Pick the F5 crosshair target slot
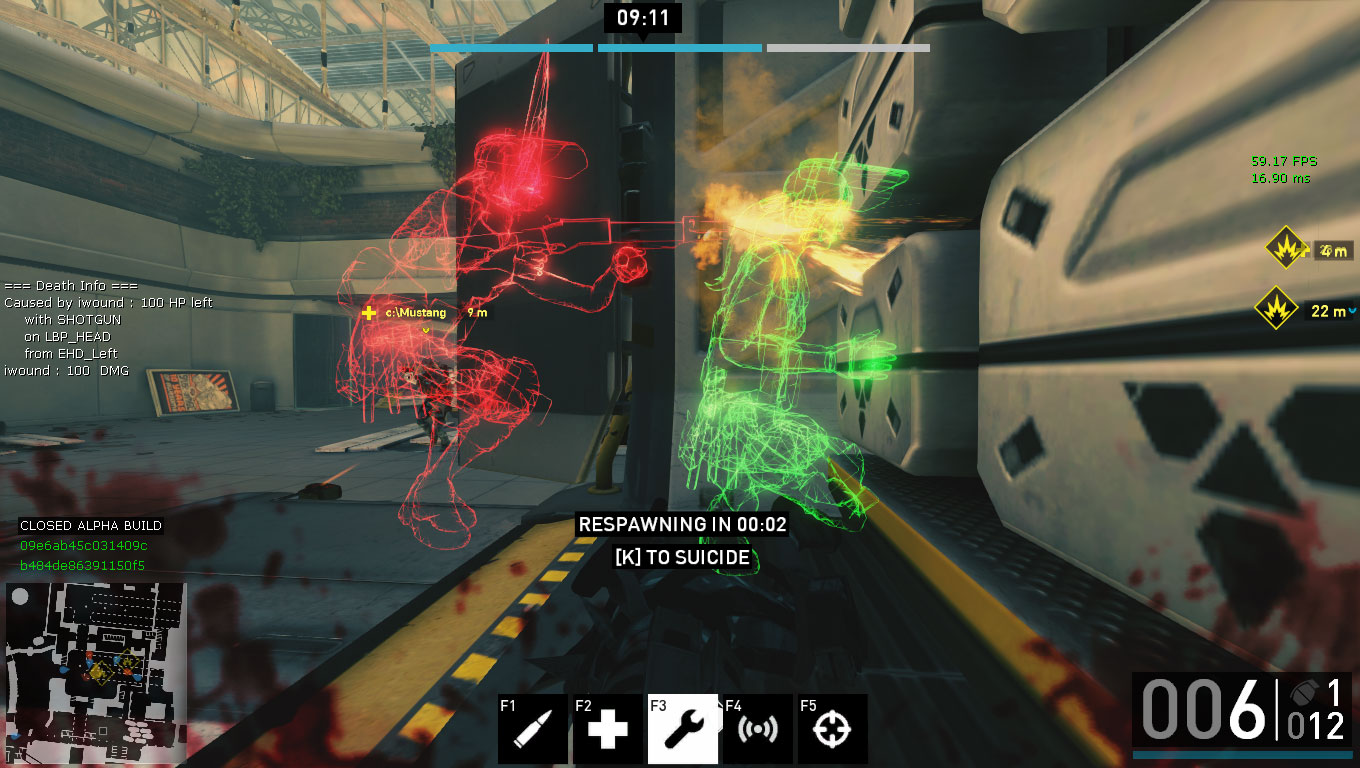Viewport: 1360px width, 768px height. [x=833, y=729]
